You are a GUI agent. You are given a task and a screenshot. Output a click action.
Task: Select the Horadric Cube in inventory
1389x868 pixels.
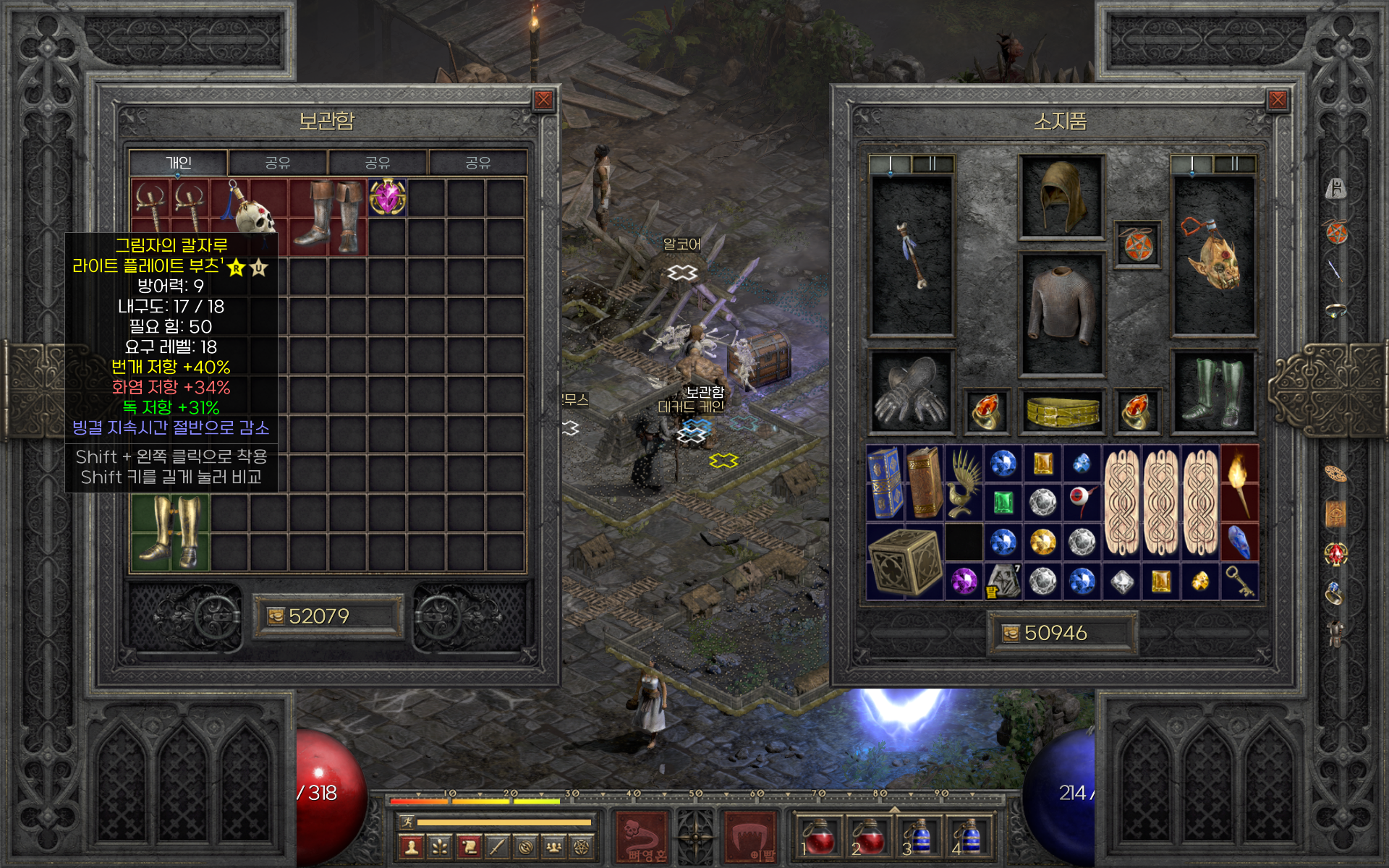pos(904,562)
